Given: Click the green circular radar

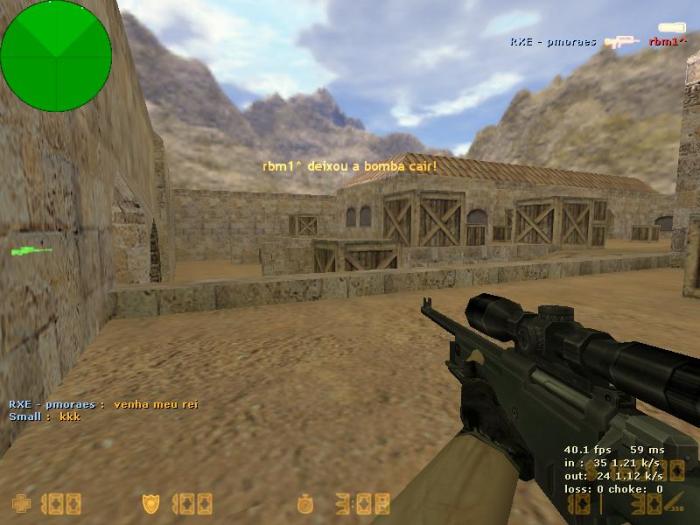Looking at the screenshot, I should pyautogui.click(x=56, y=55).
